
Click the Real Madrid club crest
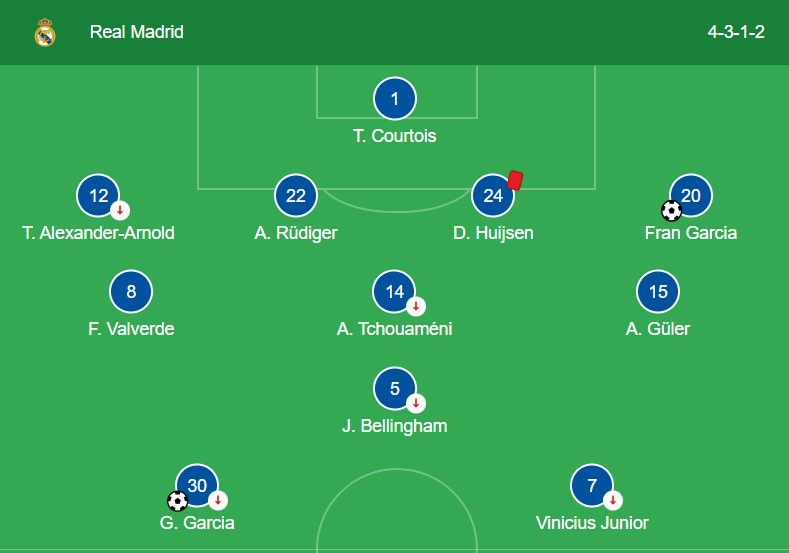pos(45,32)
